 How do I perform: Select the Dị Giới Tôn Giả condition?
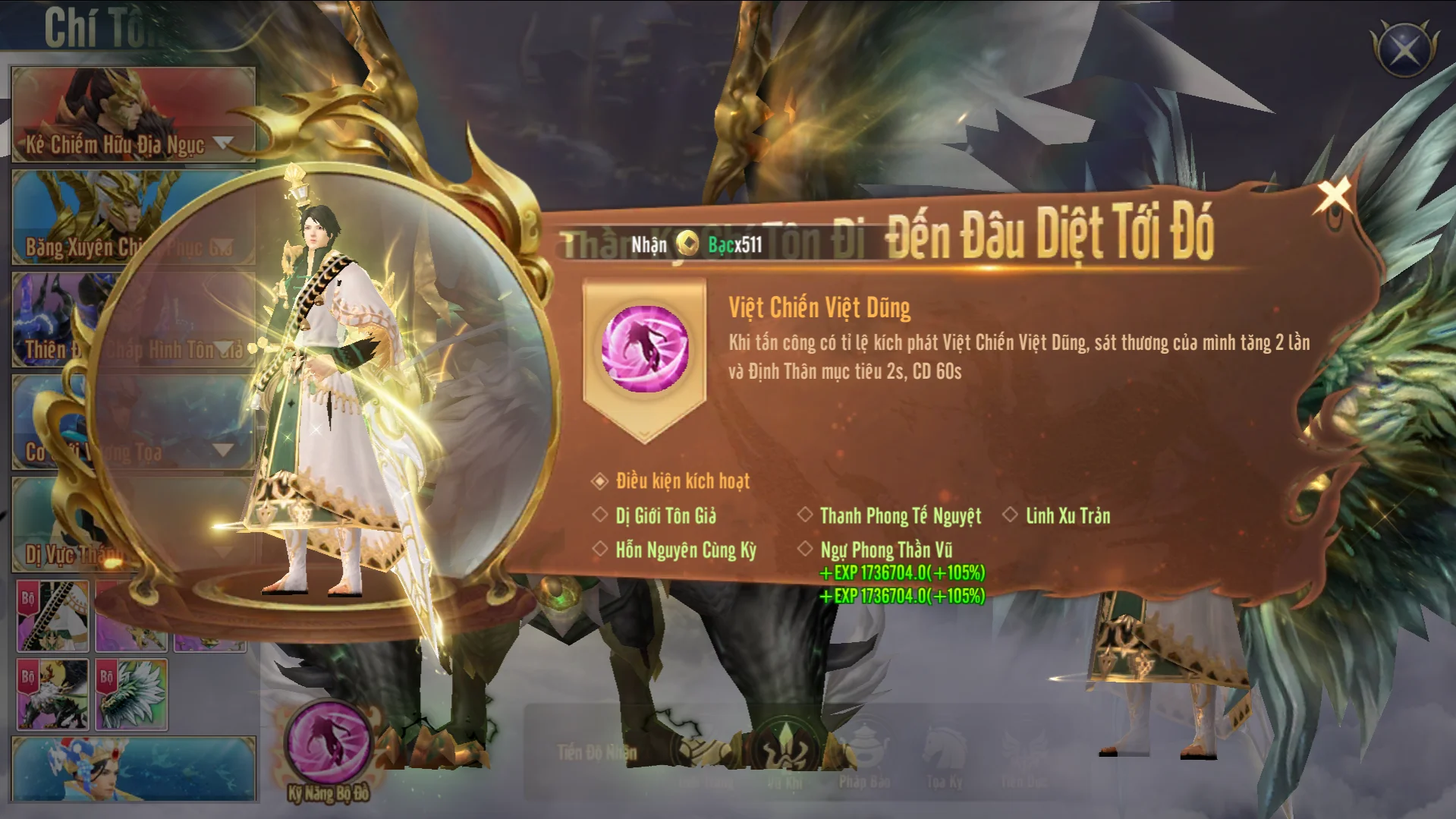pyautogui.click(x=665, y=516)
